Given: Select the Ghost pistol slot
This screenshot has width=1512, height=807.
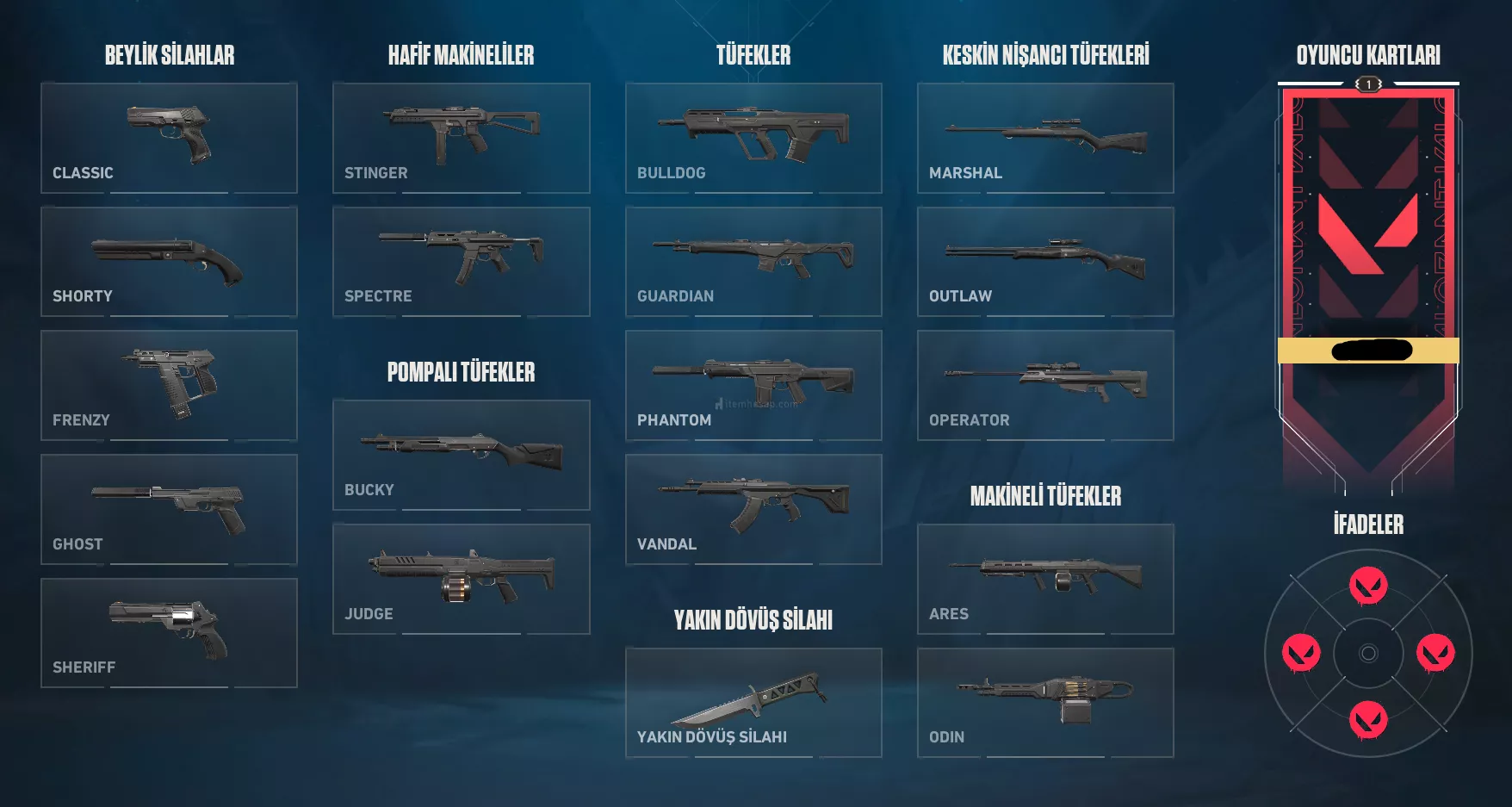Looking at the screenshot, I should pos(169,509).
